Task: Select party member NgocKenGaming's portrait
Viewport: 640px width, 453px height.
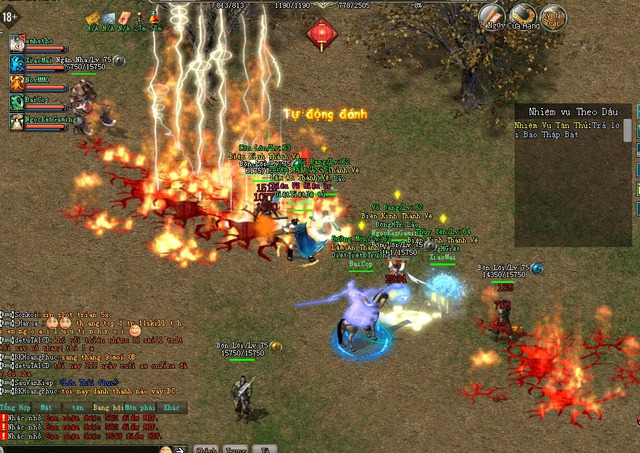Action: click(18, 121)
